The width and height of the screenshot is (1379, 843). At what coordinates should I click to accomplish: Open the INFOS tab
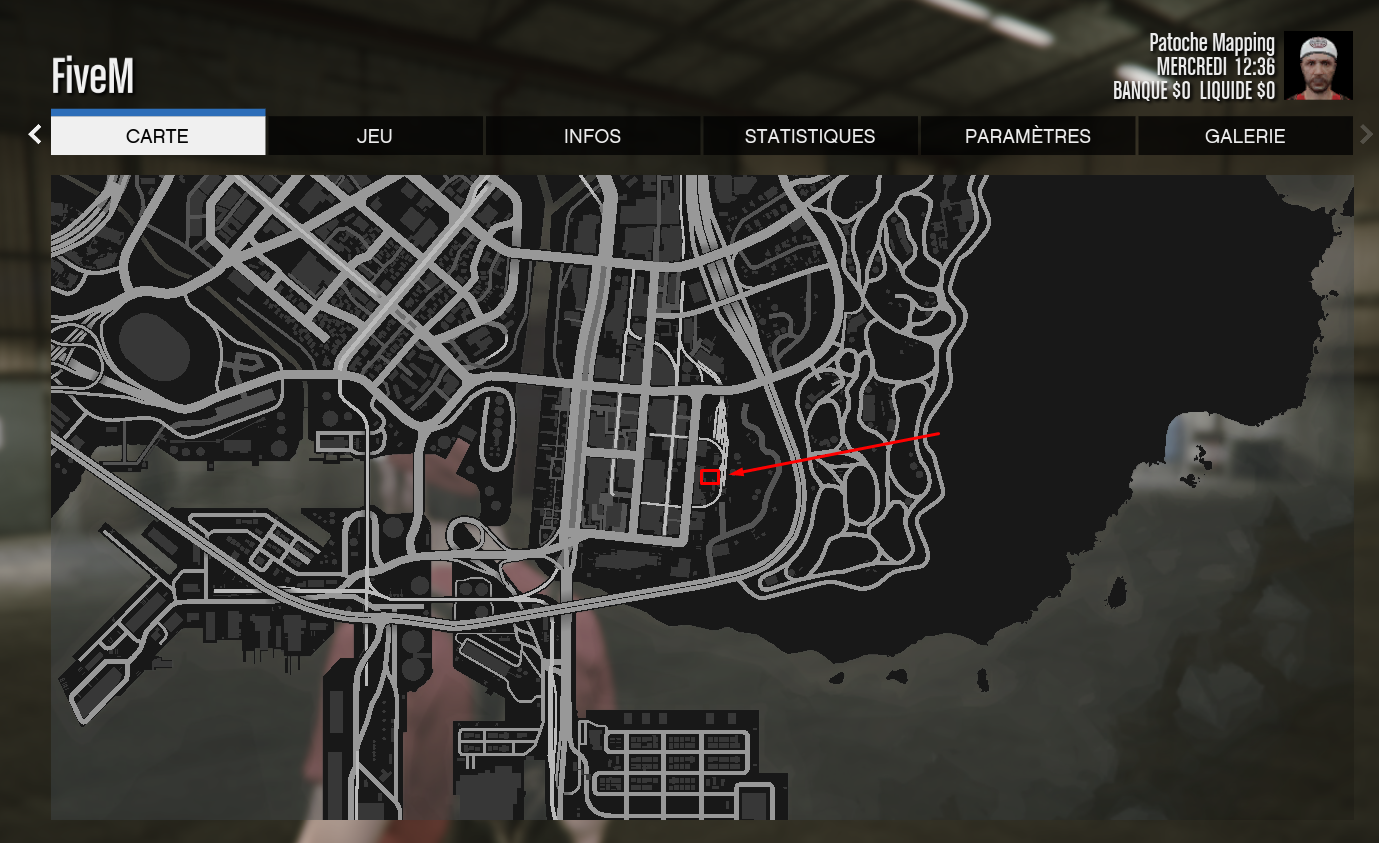click(592, 135)
